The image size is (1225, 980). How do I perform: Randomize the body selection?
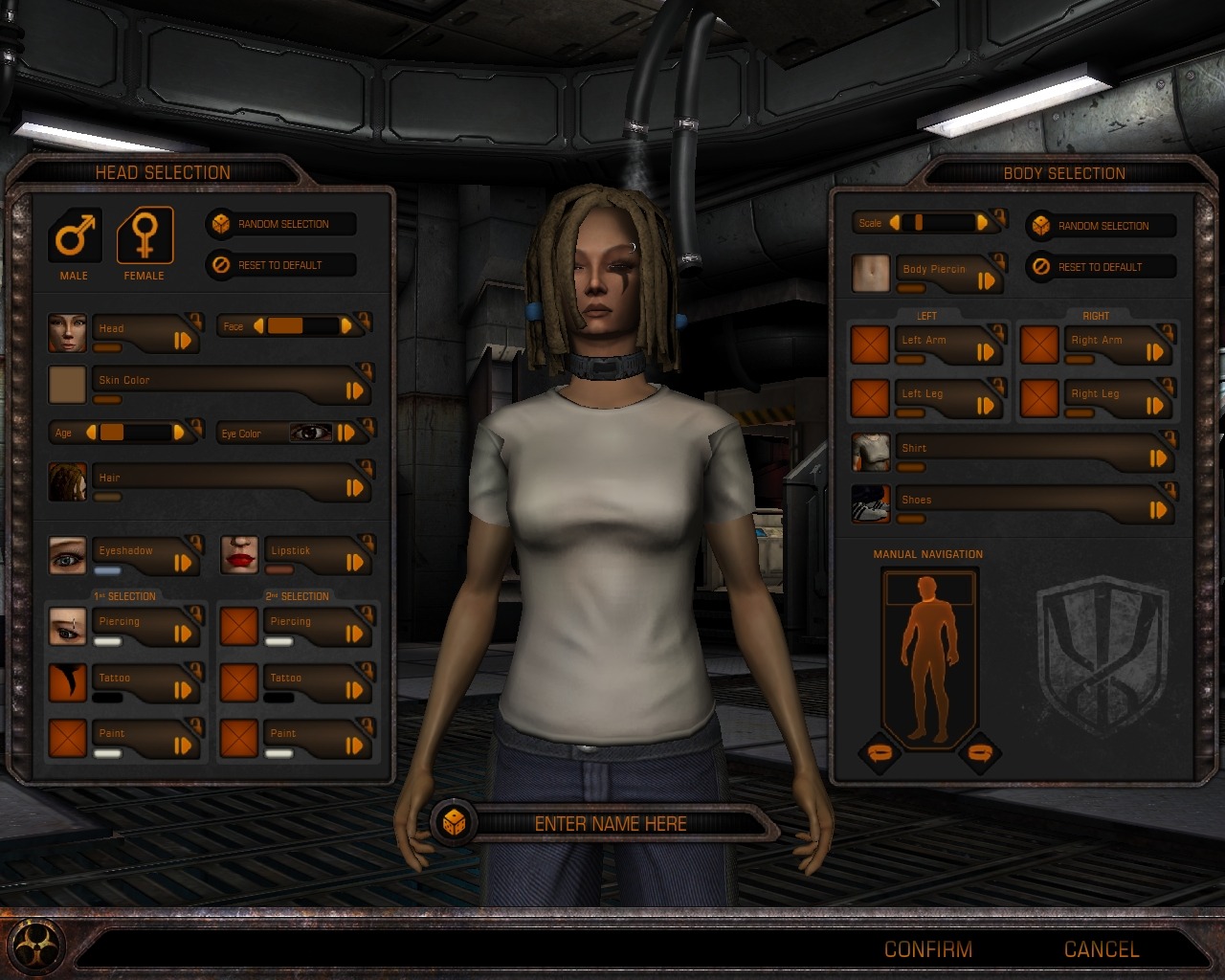[x=1102, y=226]
